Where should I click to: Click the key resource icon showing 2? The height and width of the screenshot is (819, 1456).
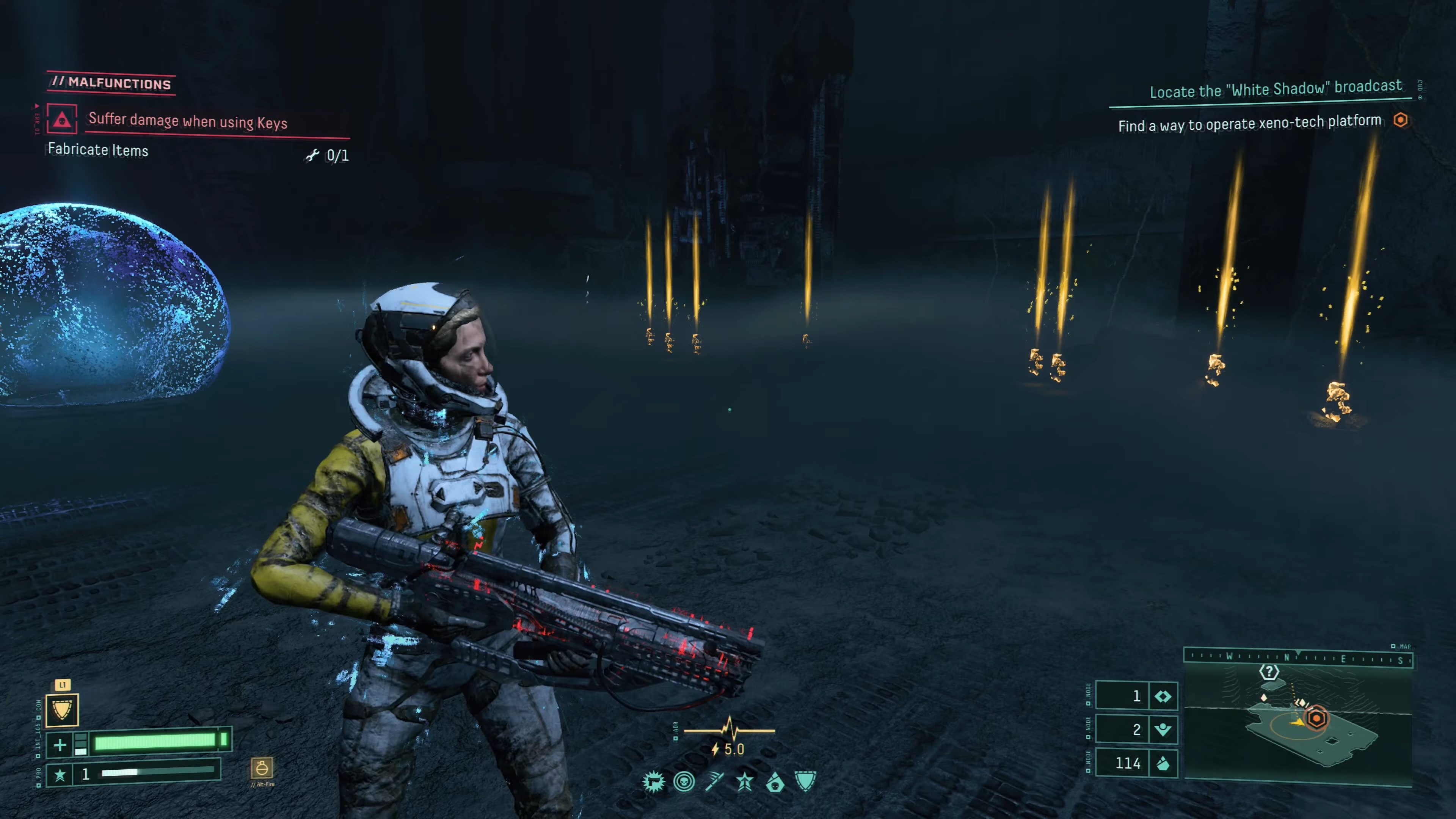pyautogui.click(x=1163, y=730)
